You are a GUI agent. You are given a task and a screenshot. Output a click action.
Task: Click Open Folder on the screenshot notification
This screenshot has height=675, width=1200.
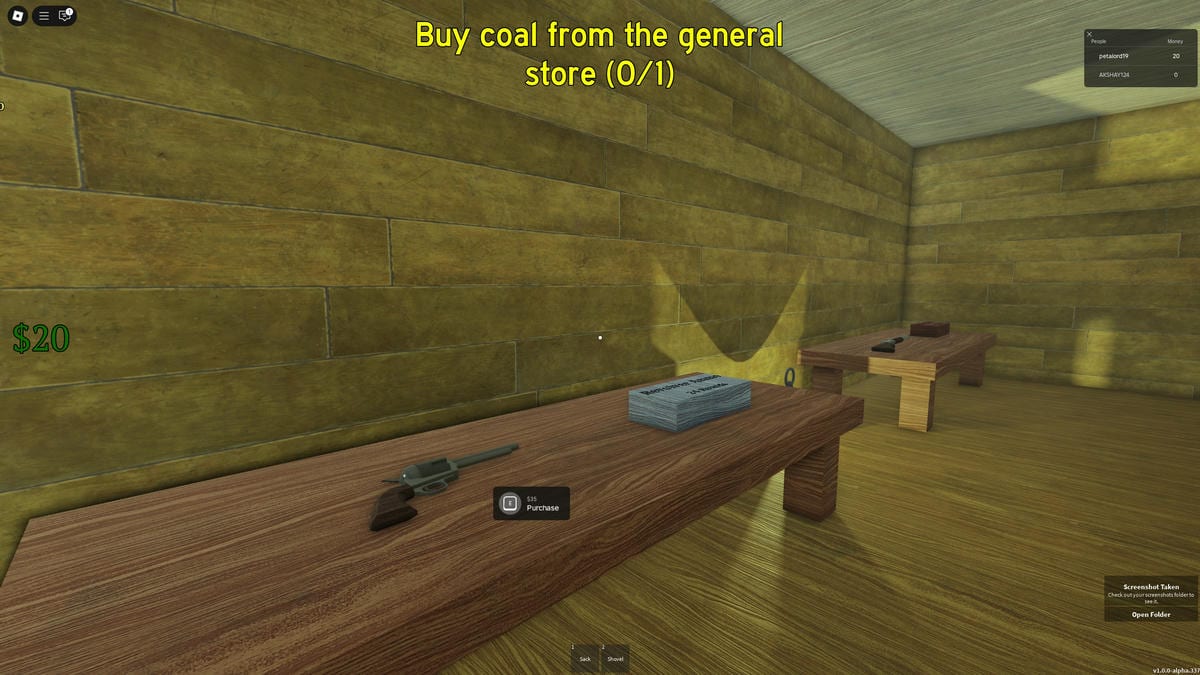[x=1150, y=614]
